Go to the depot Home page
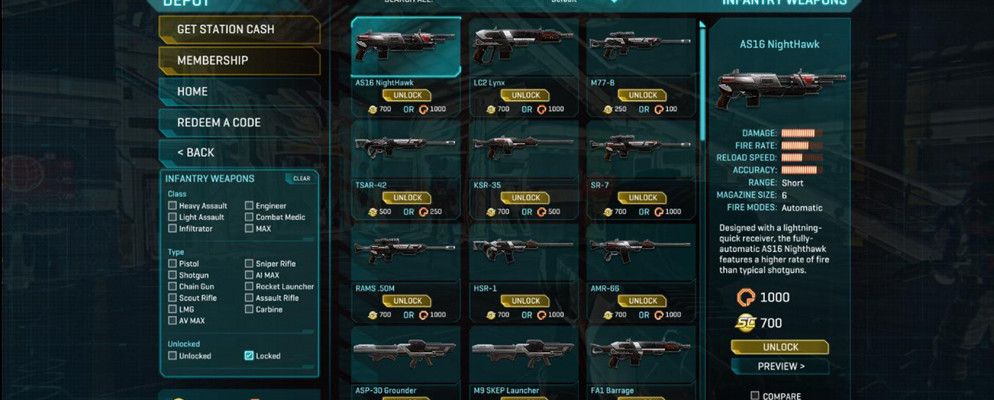The image size is (994, 400). 238,91
